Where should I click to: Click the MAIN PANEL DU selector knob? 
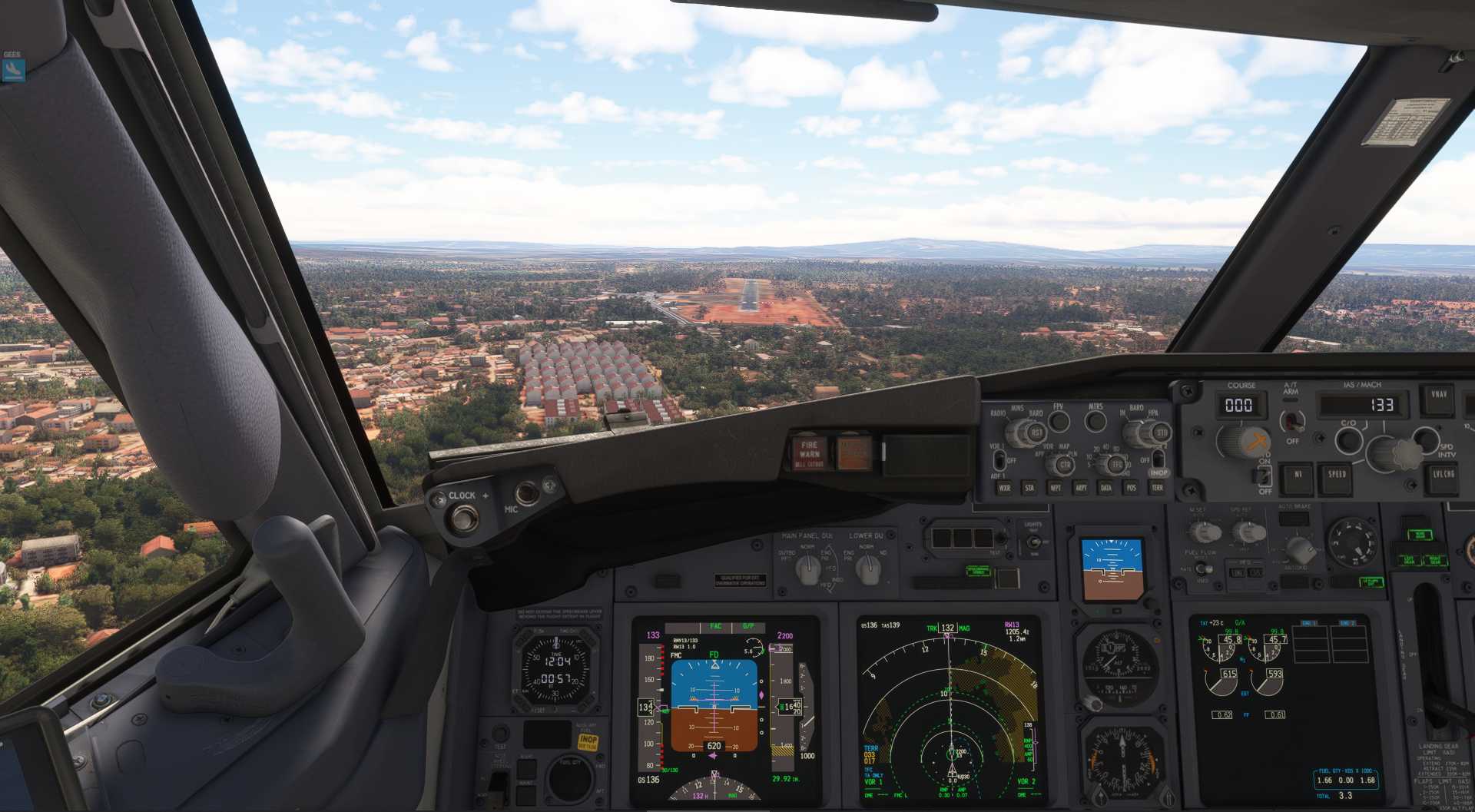coord(807,569)
